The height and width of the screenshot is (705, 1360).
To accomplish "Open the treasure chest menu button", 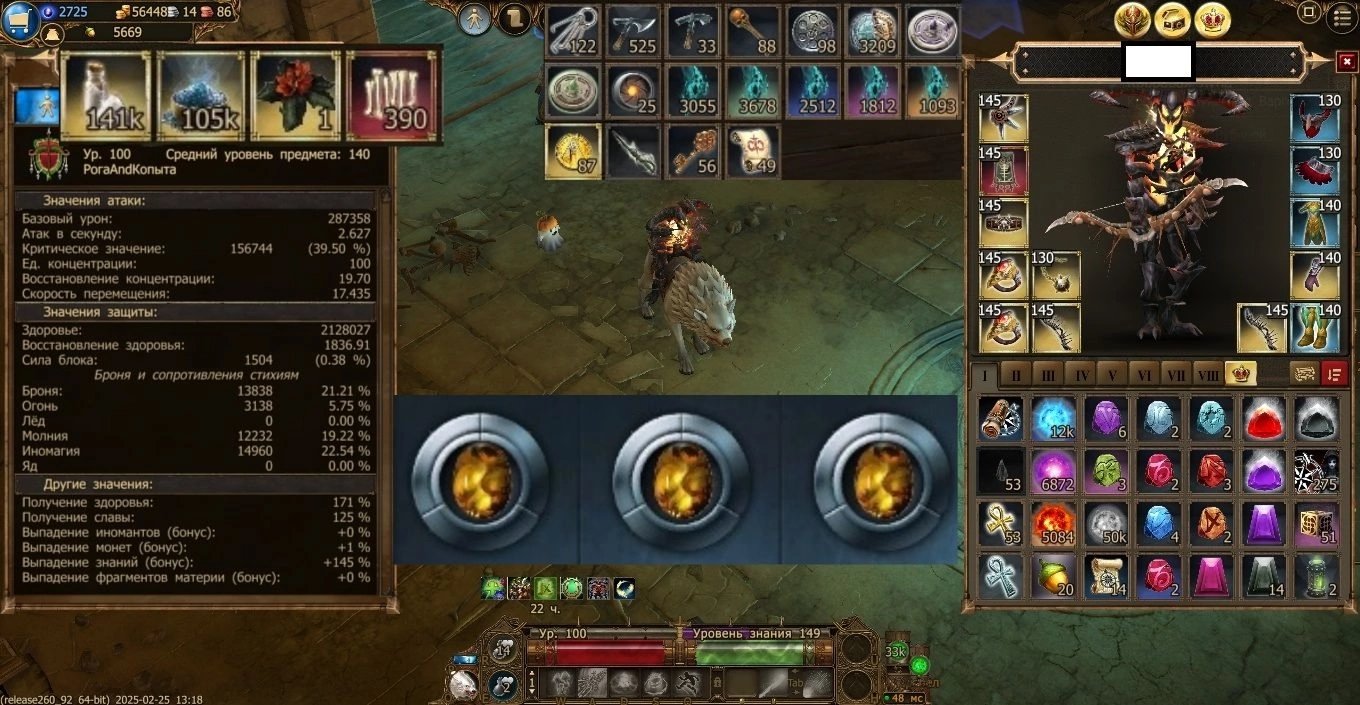I will (x=1172, y=19).
